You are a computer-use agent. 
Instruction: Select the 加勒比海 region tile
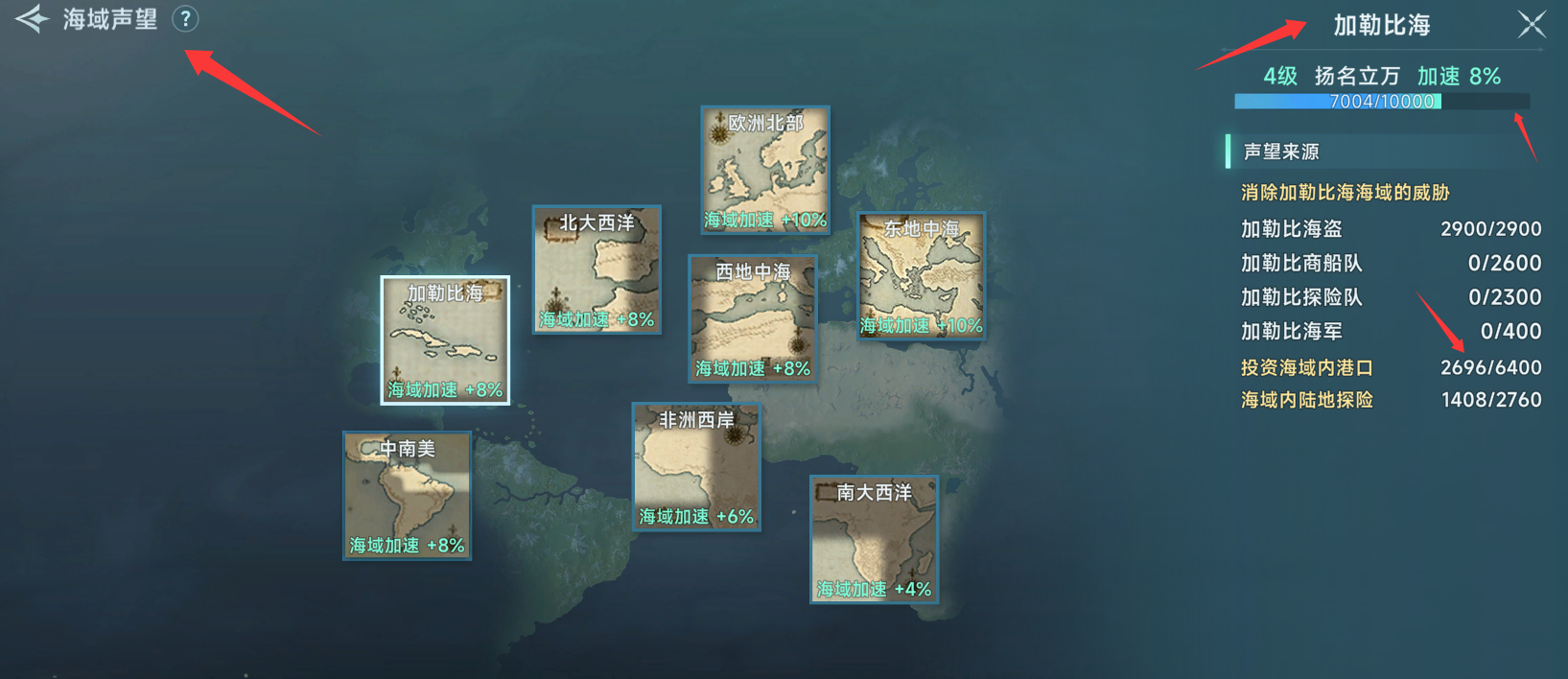(445, 339)
